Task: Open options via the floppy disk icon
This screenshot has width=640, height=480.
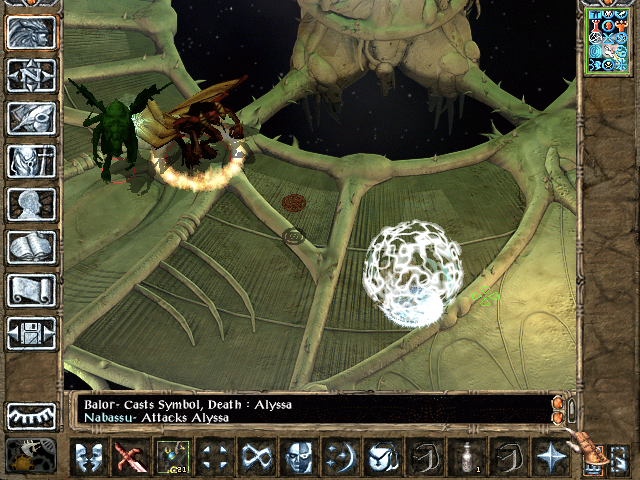Action: 31,333
